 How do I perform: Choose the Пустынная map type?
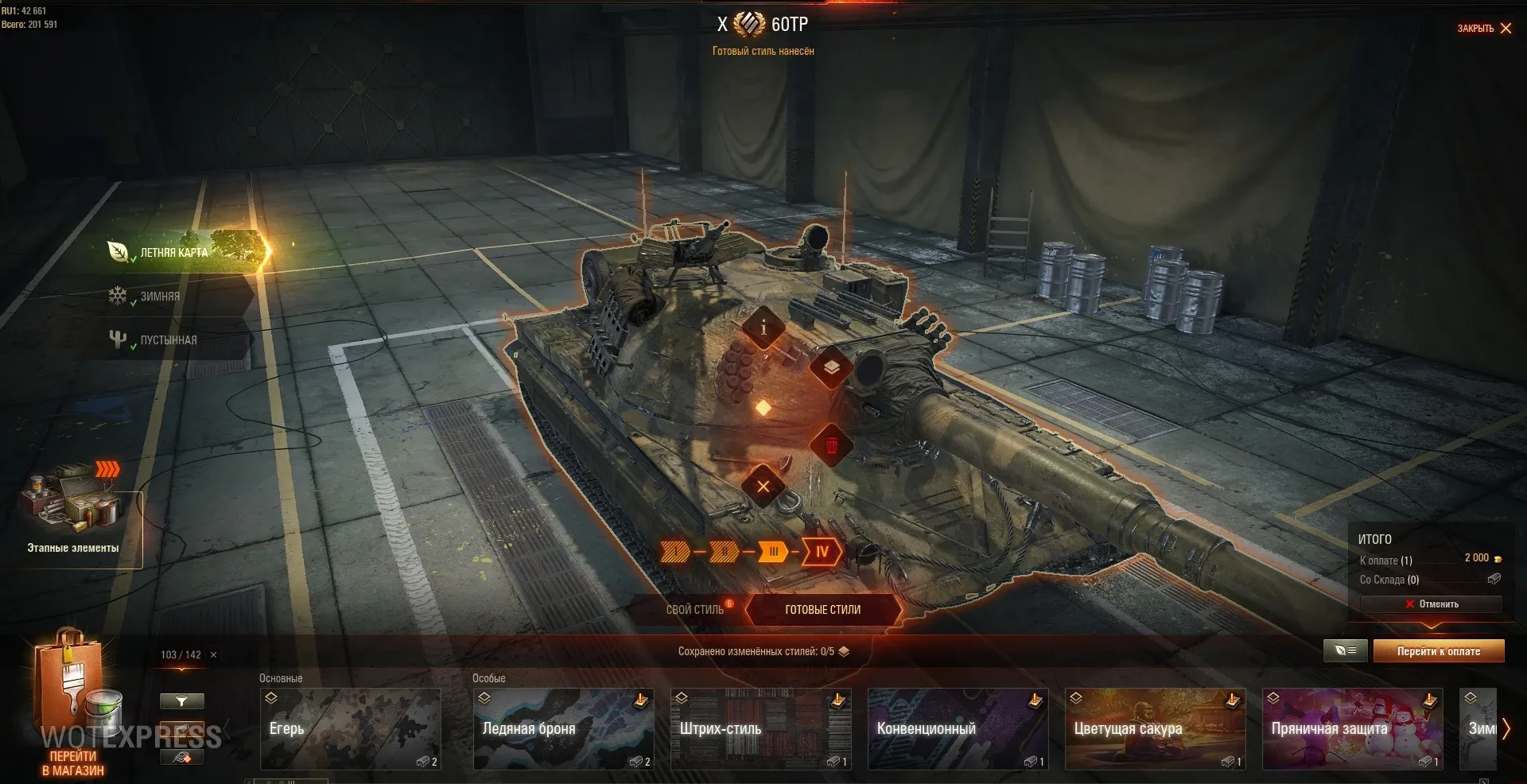(x=168, y=340)
